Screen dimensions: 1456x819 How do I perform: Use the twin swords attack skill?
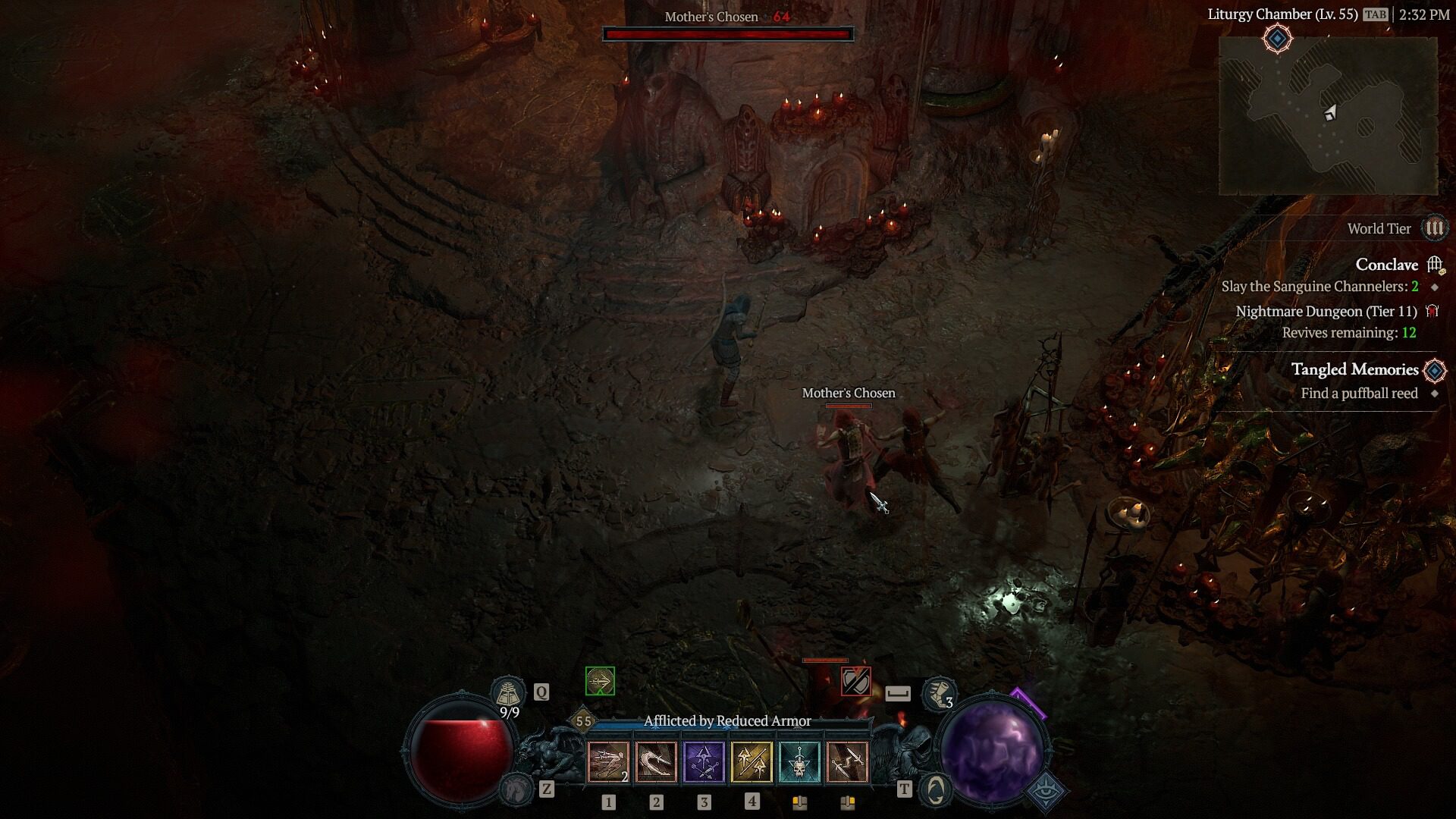click(x=847, y=761)
